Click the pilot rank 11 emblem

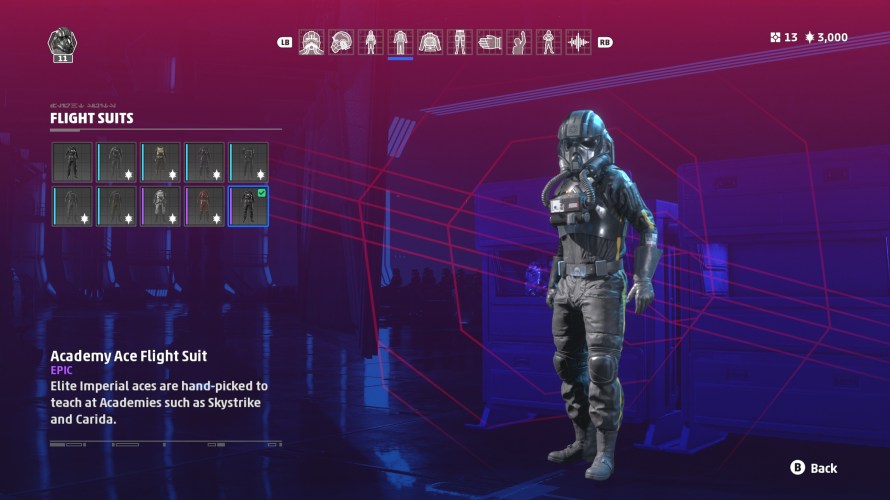tap(62, 45)
